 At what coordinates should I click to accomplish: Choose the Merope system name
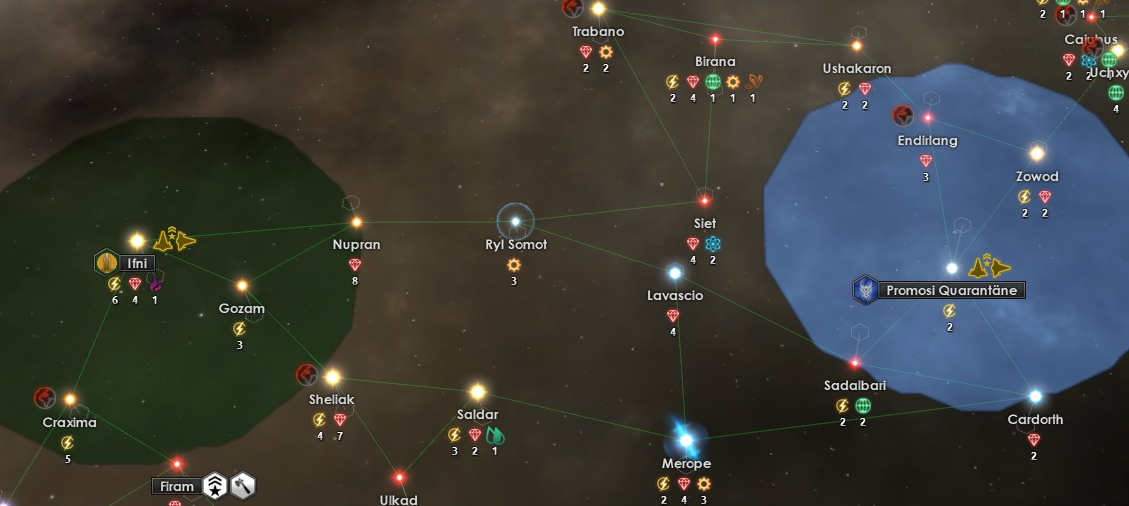point(686,464)
